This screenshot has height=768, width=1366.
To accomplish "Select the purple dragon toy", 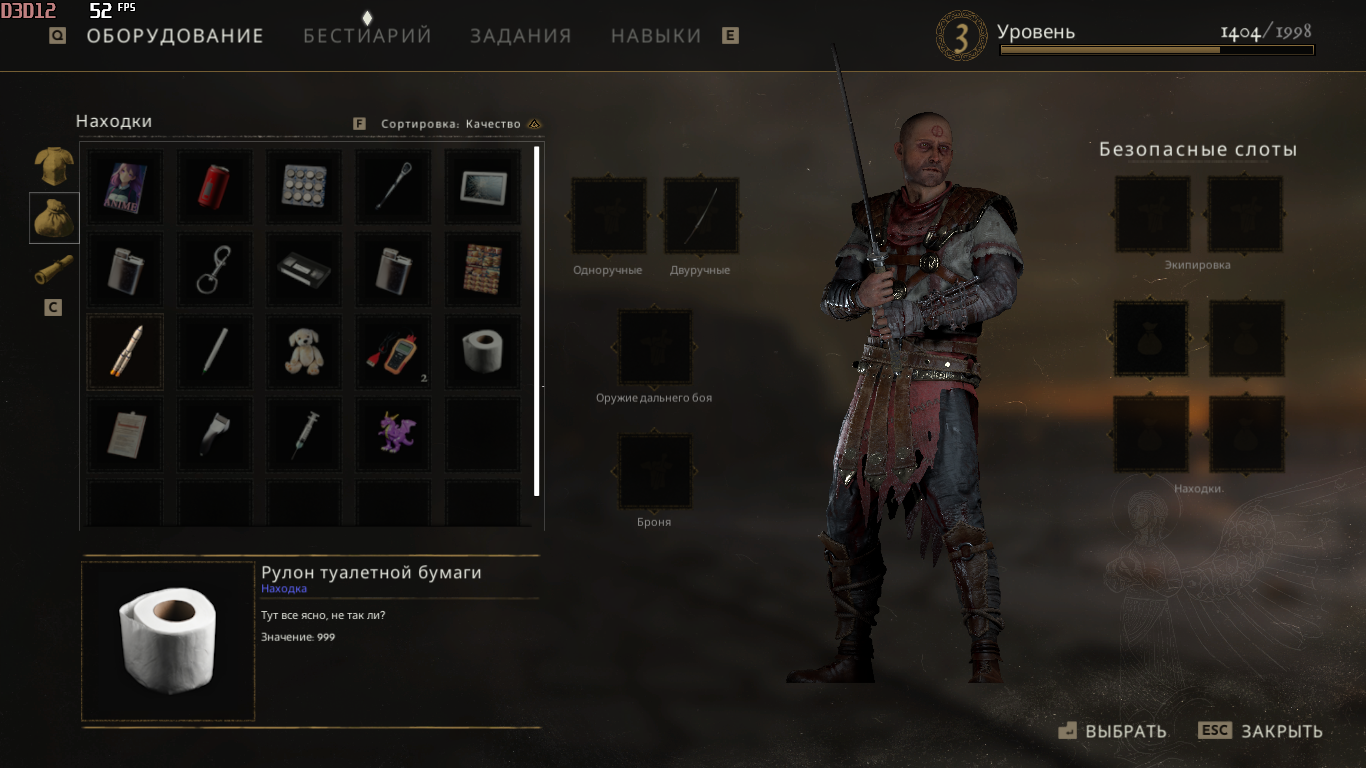I will [x=393, y=434].
